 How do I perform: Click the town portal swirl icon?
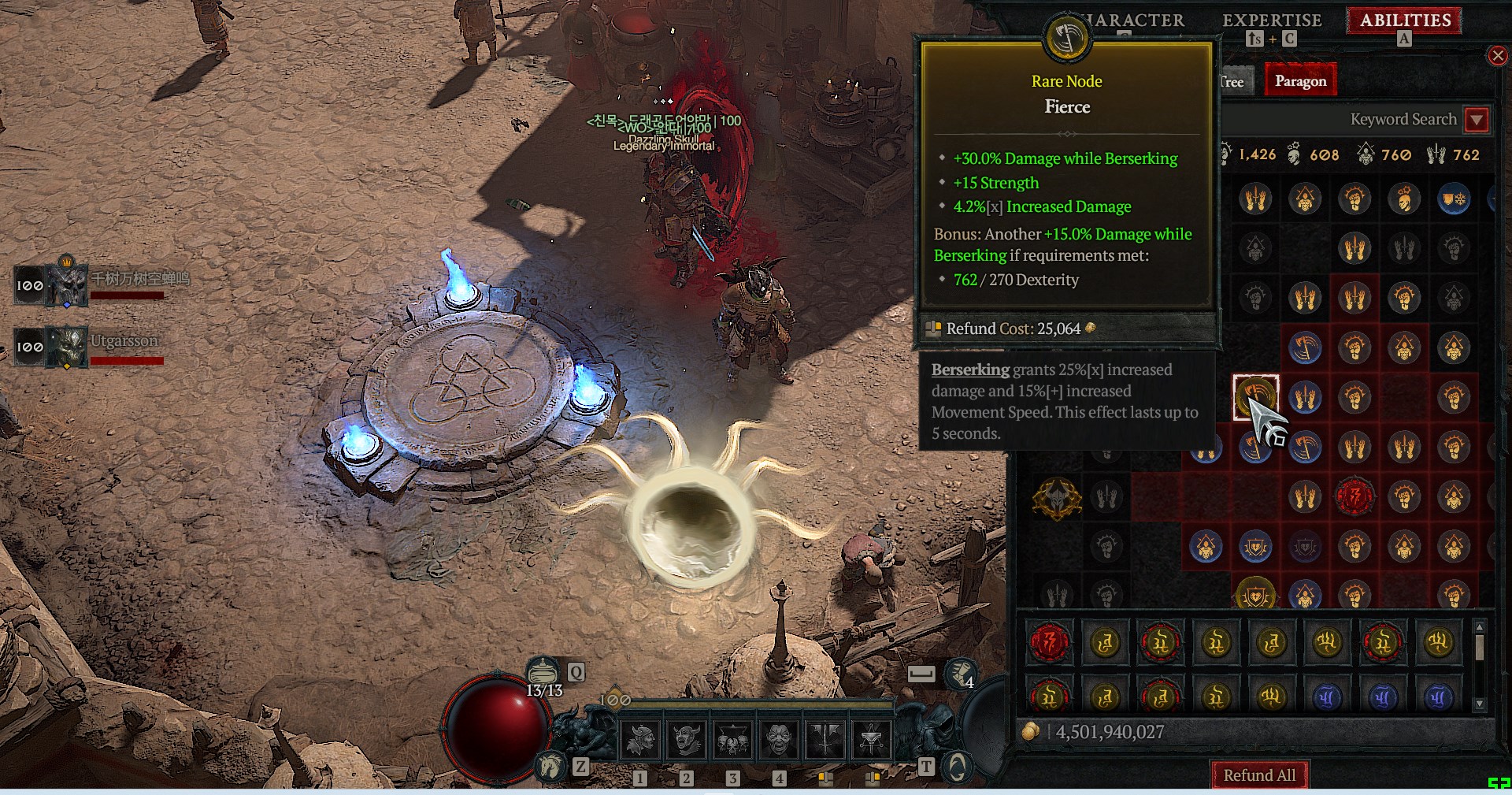(957, 766)
